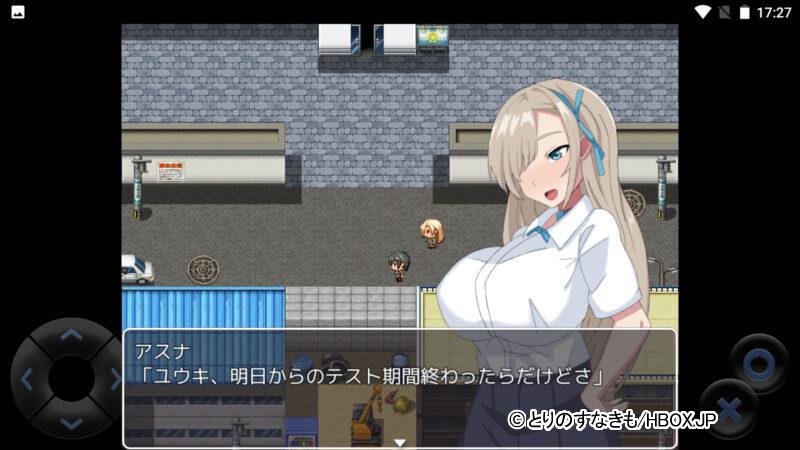This screenshot has width=800, height=450.
Task: Tap the D-pad down arrow
Action: pos(70,424)
